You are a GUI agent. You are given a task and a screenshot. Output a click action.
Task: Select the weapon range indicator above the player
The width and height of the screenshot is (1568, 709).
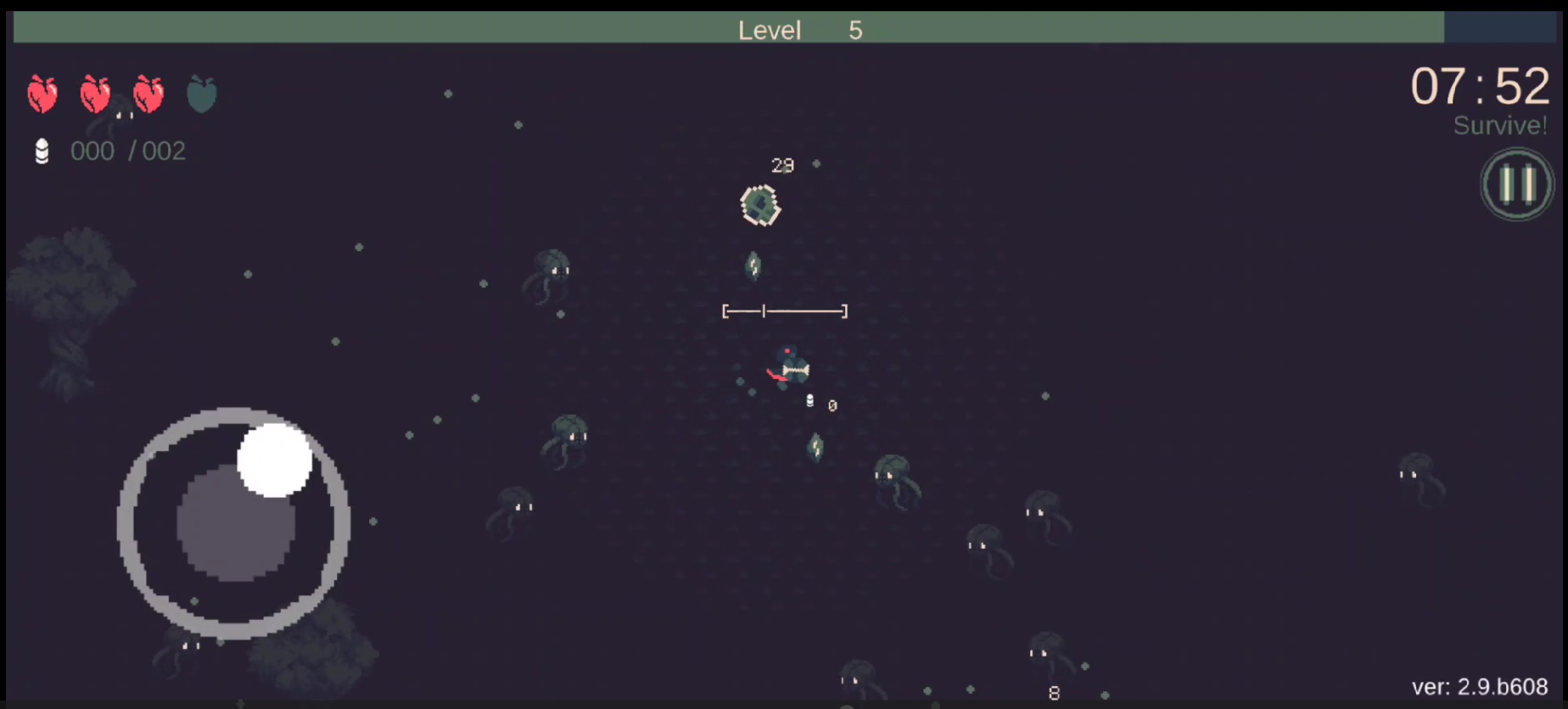(x=784, y=311)
